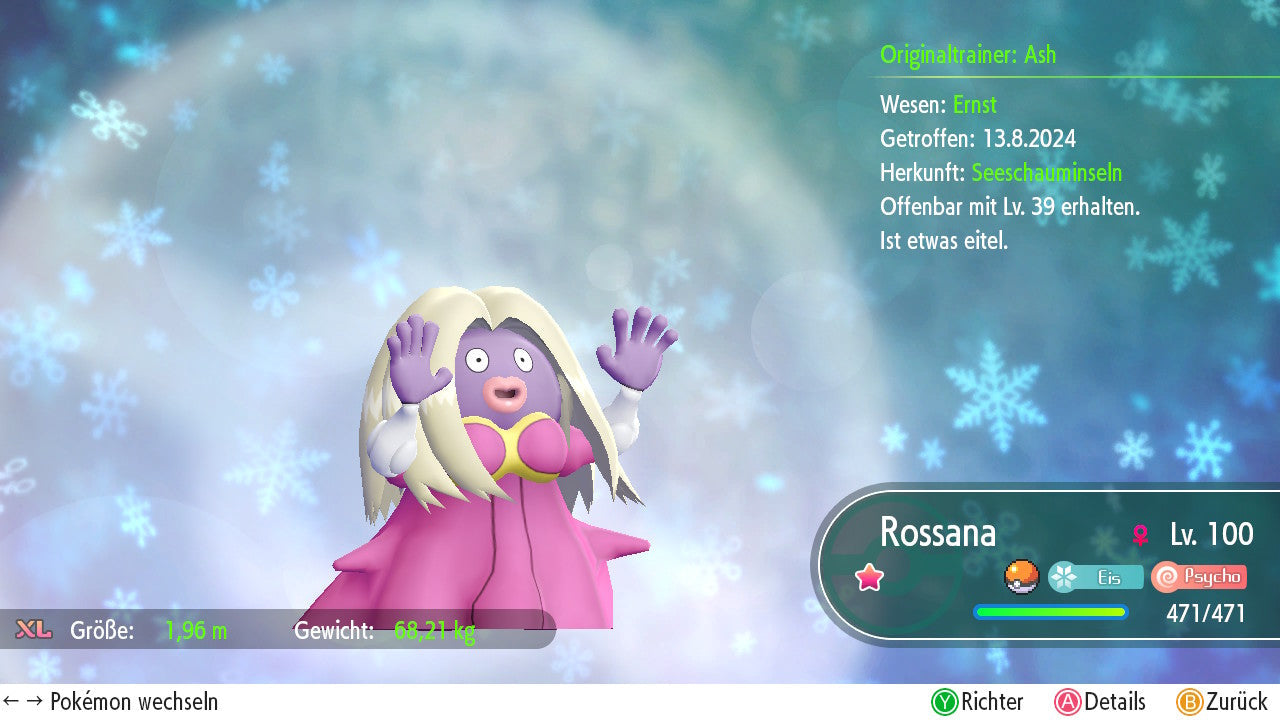Show the Details page
The image size is (1280, 720).
click(1099, 702)
